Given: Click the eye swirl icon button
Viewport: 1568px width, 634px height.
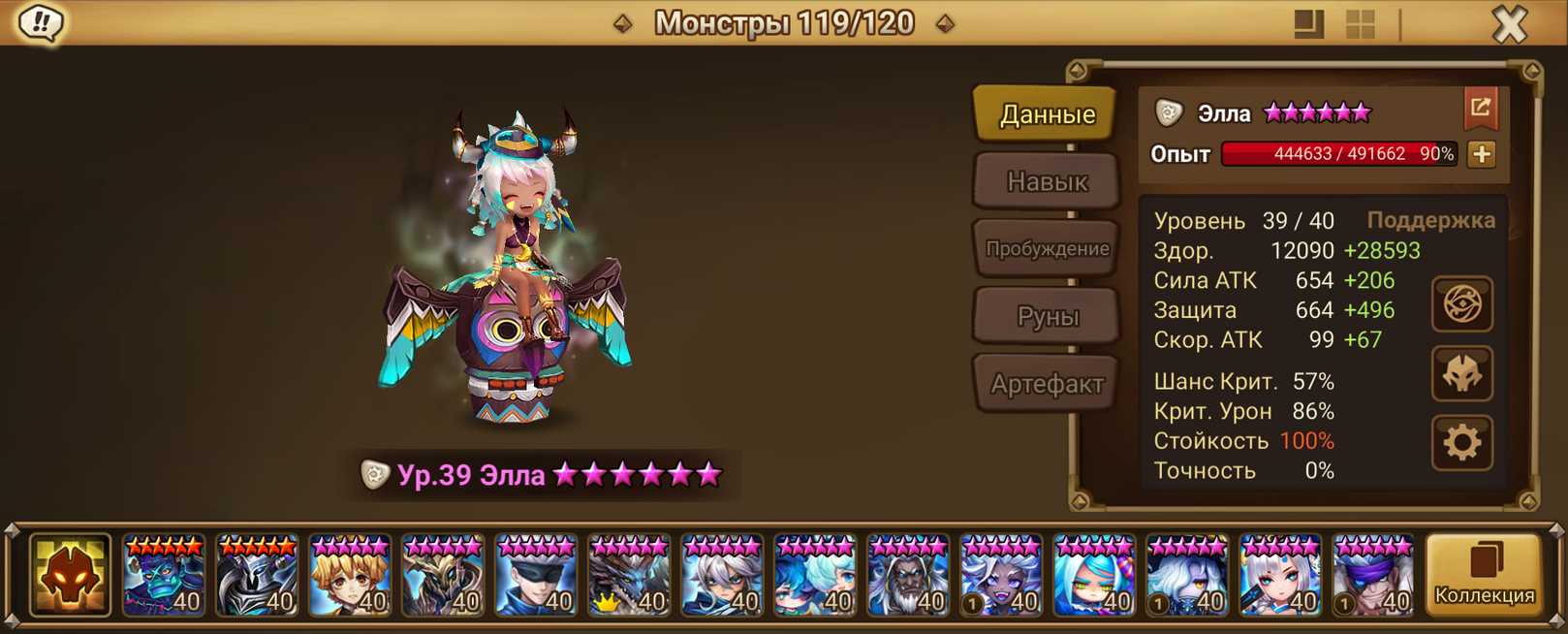Looking at the screenshot, I should click(x=1461, y=304).
